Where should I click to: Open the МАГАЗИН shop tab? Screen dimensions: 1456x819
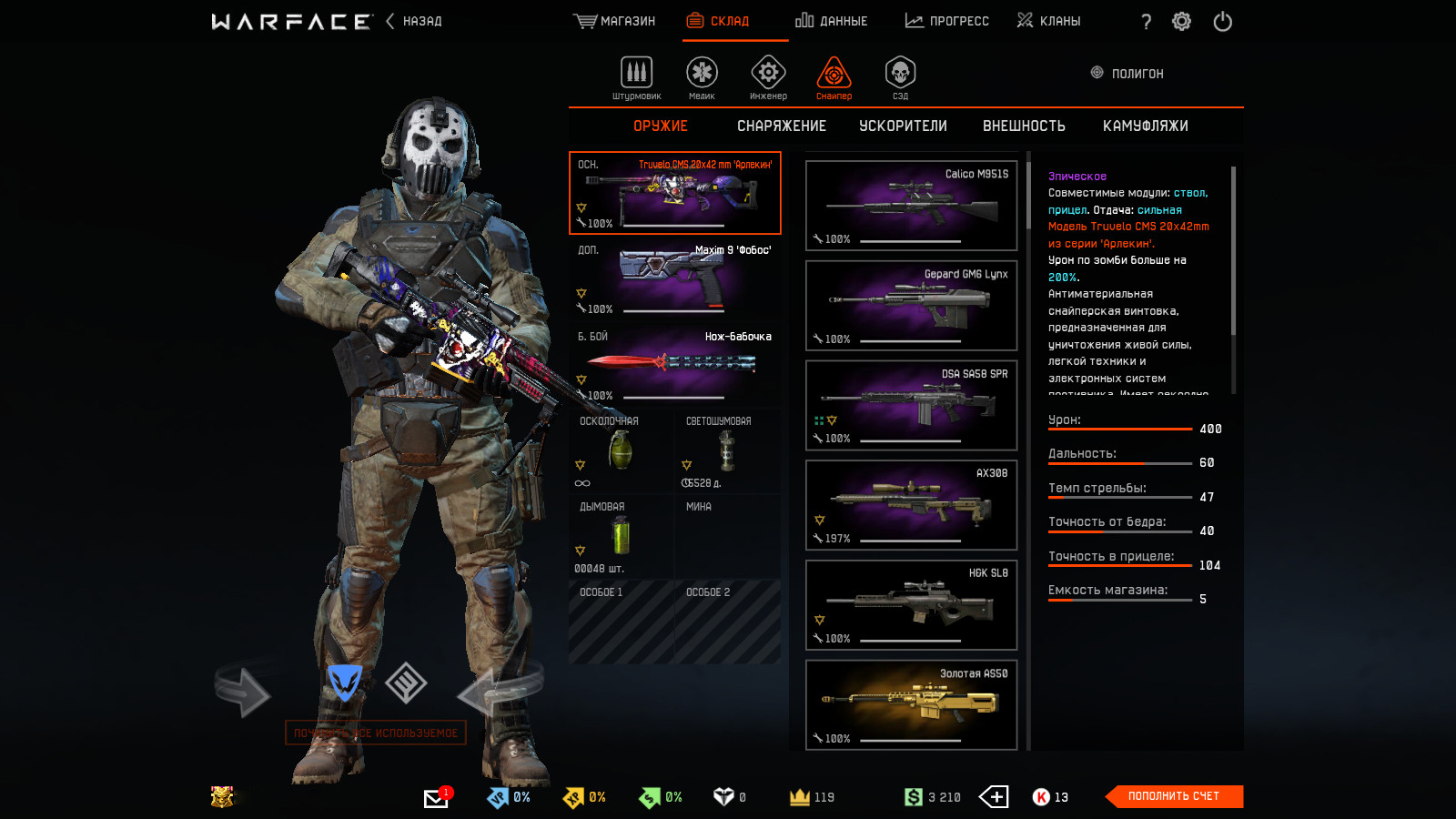tap(614, 21)
